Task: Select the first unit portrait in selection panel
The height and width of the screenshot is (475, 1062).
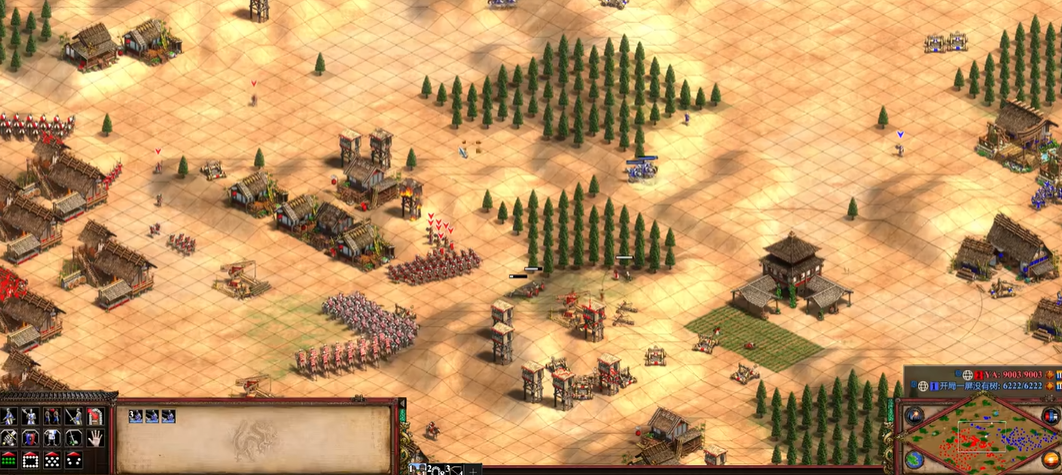Action: [137, 416]
